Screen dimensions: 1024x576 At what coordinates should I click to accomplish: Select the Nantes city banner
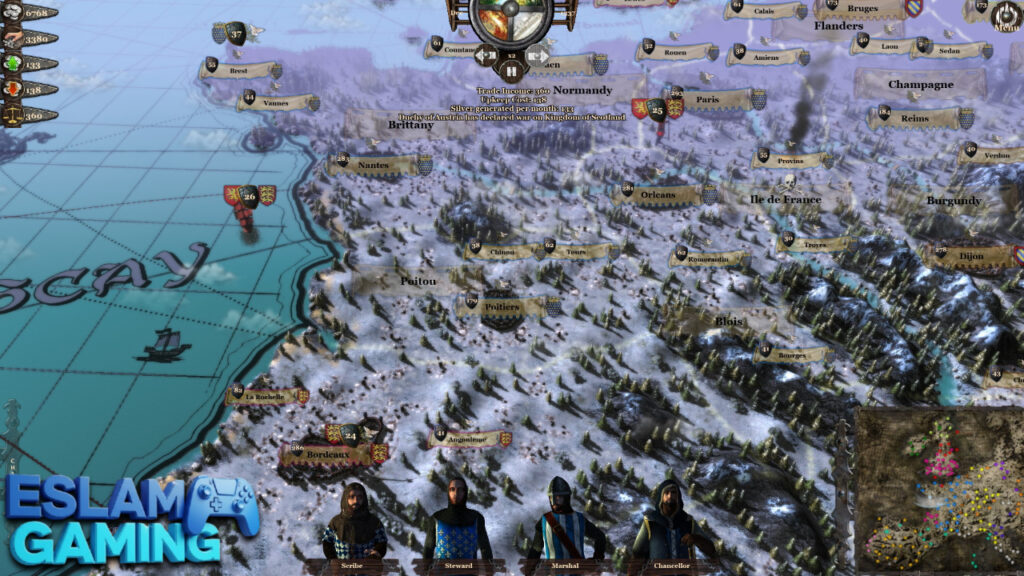click(x=376, y=164)
